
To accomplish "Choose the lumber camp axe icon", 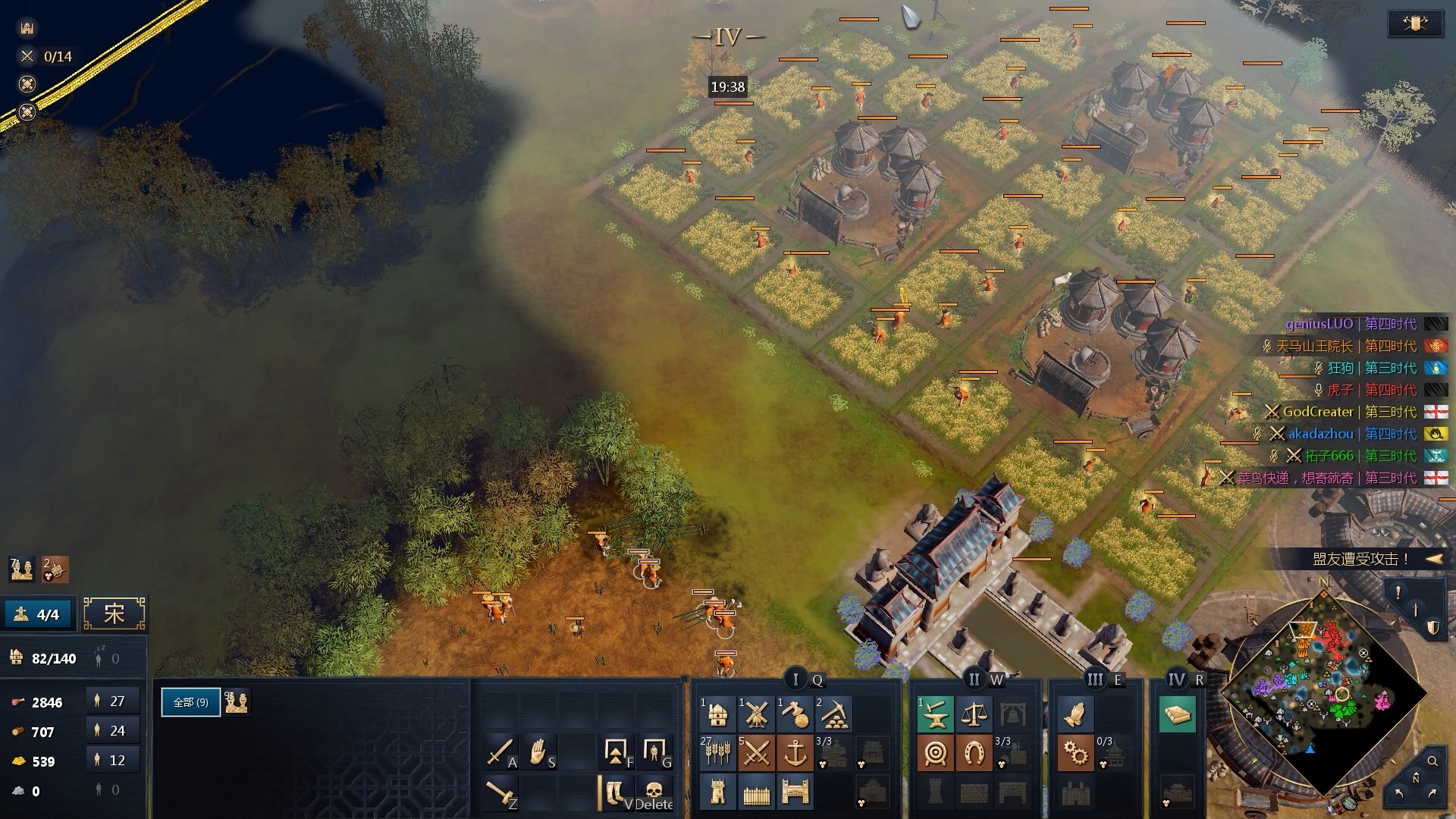I will [x=795, y=714].
